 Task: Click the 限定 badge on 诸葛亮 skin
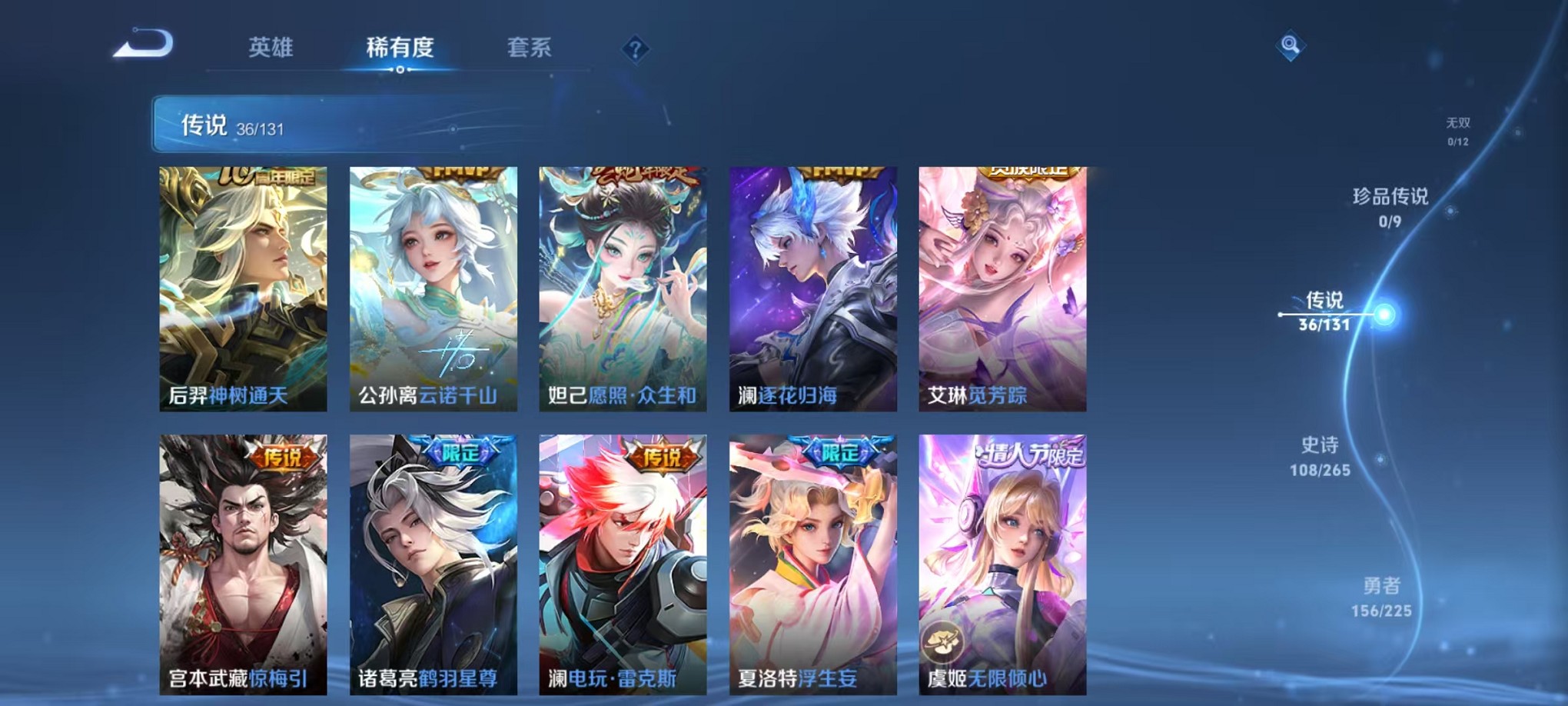click(460, 455)
